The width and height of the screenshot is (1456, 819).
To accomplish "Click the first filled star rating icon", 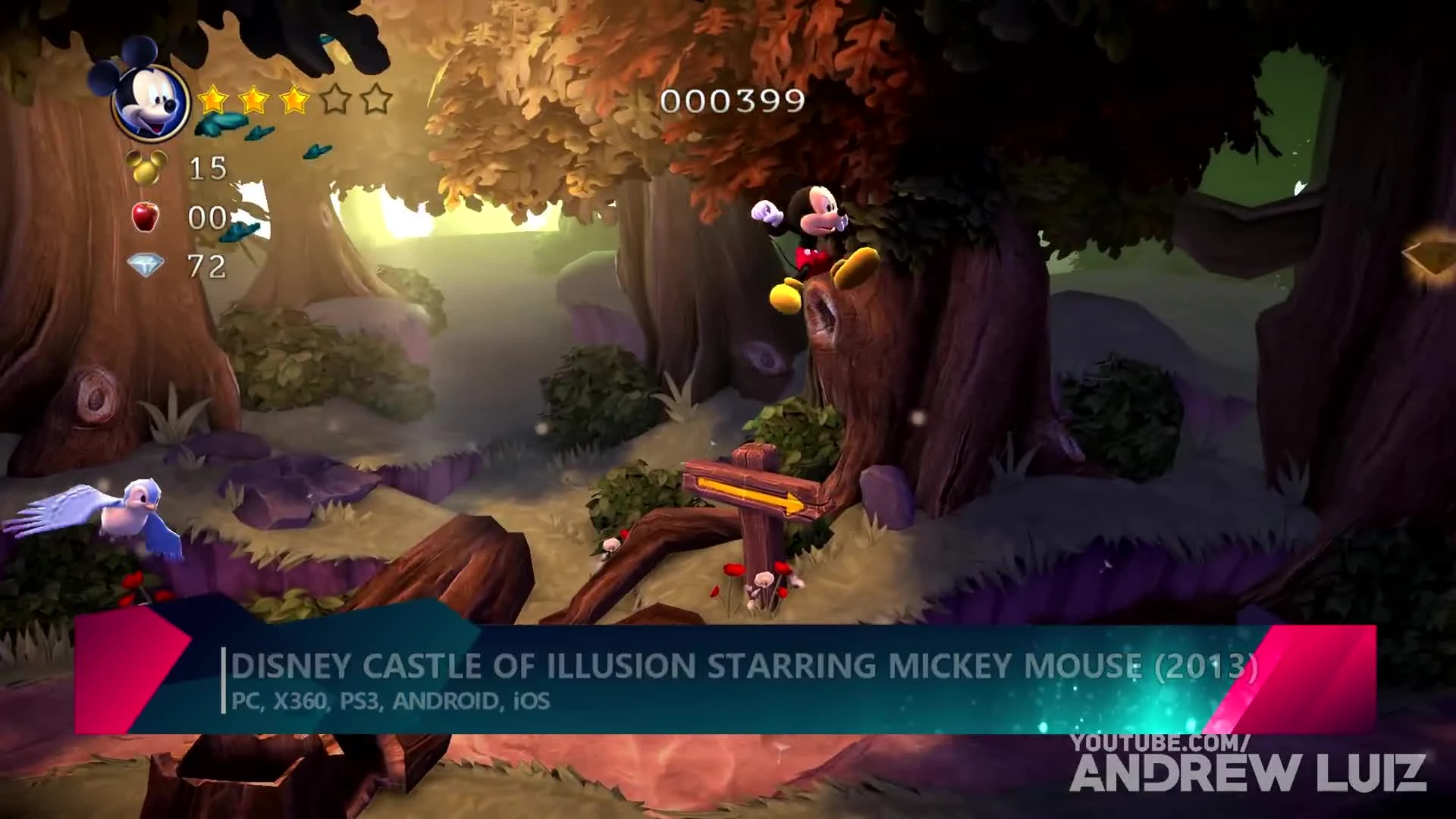I will click(x=215, y=99).
